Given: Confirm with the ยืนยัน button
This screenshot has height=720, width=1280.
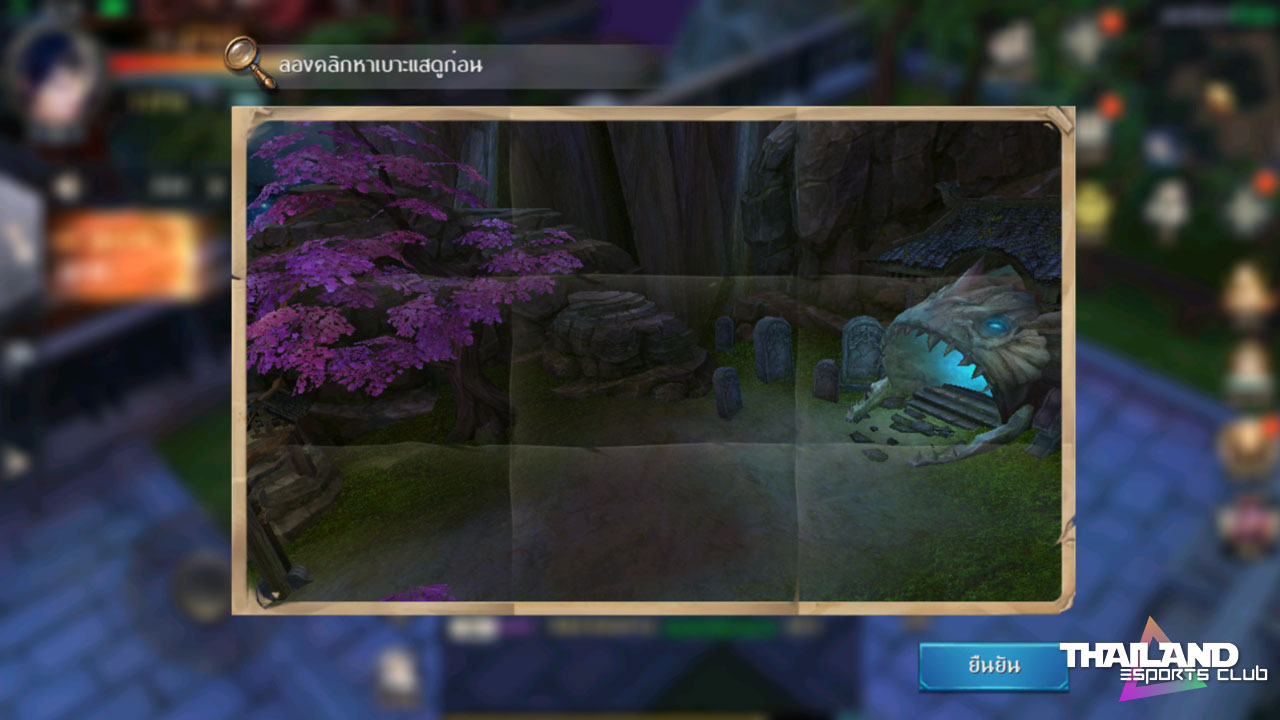Looking at the screenshot, I should 993,667.
